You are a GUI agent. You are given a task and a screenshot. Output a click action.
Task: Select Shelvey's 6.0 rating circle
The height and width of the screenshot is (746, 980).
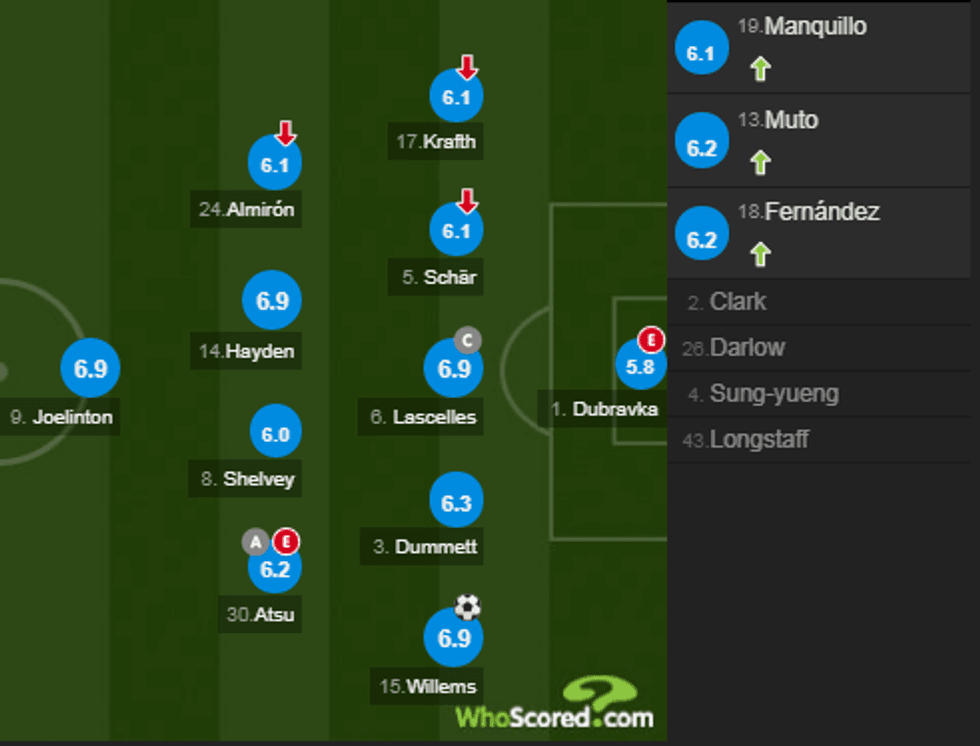275,434
